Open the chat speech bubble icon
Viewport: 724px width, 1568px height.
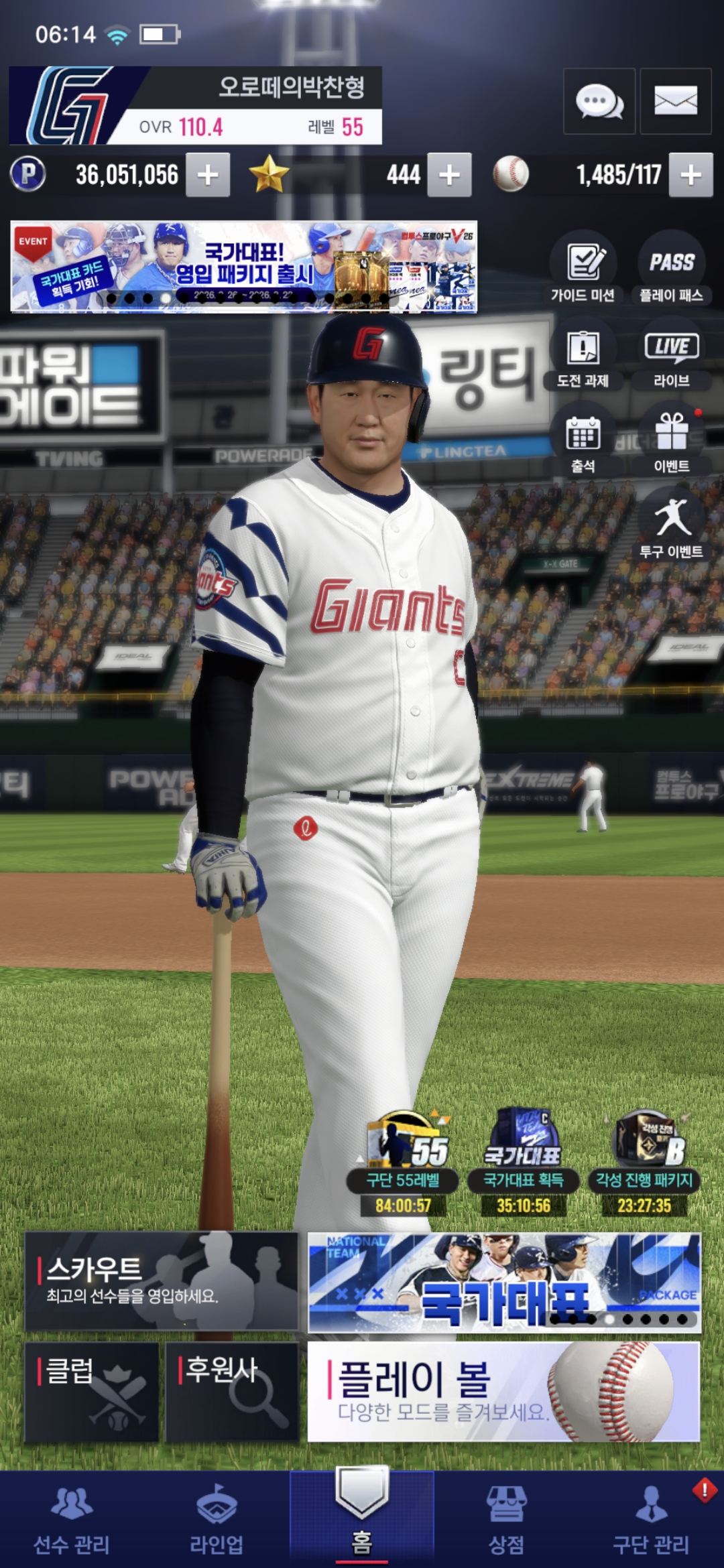(x=599, y=101)
